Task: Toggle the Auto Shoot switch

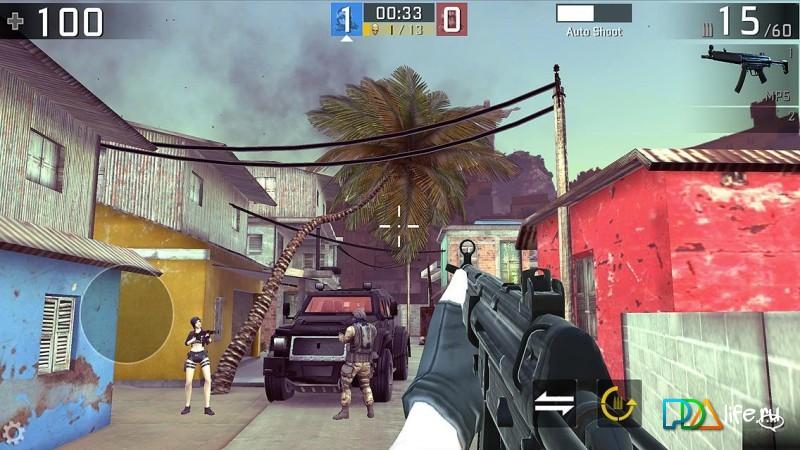Action: tap(594, 13)
